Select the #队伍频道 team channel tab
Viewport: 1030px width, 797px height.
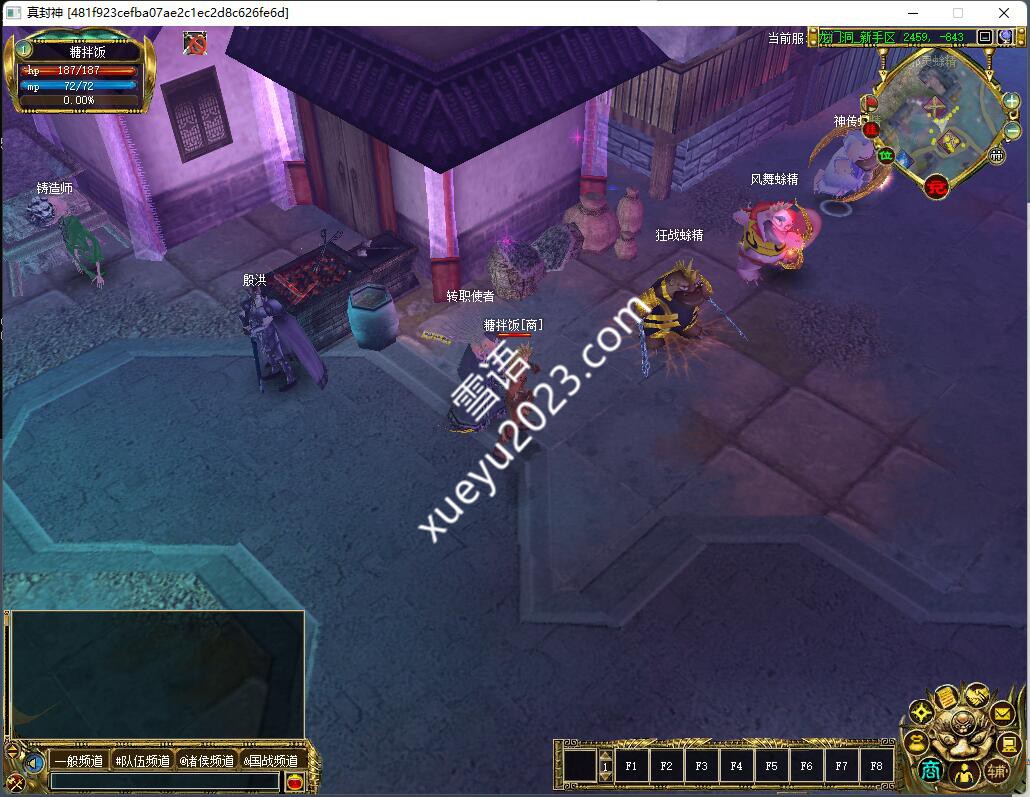coord(142,761)
